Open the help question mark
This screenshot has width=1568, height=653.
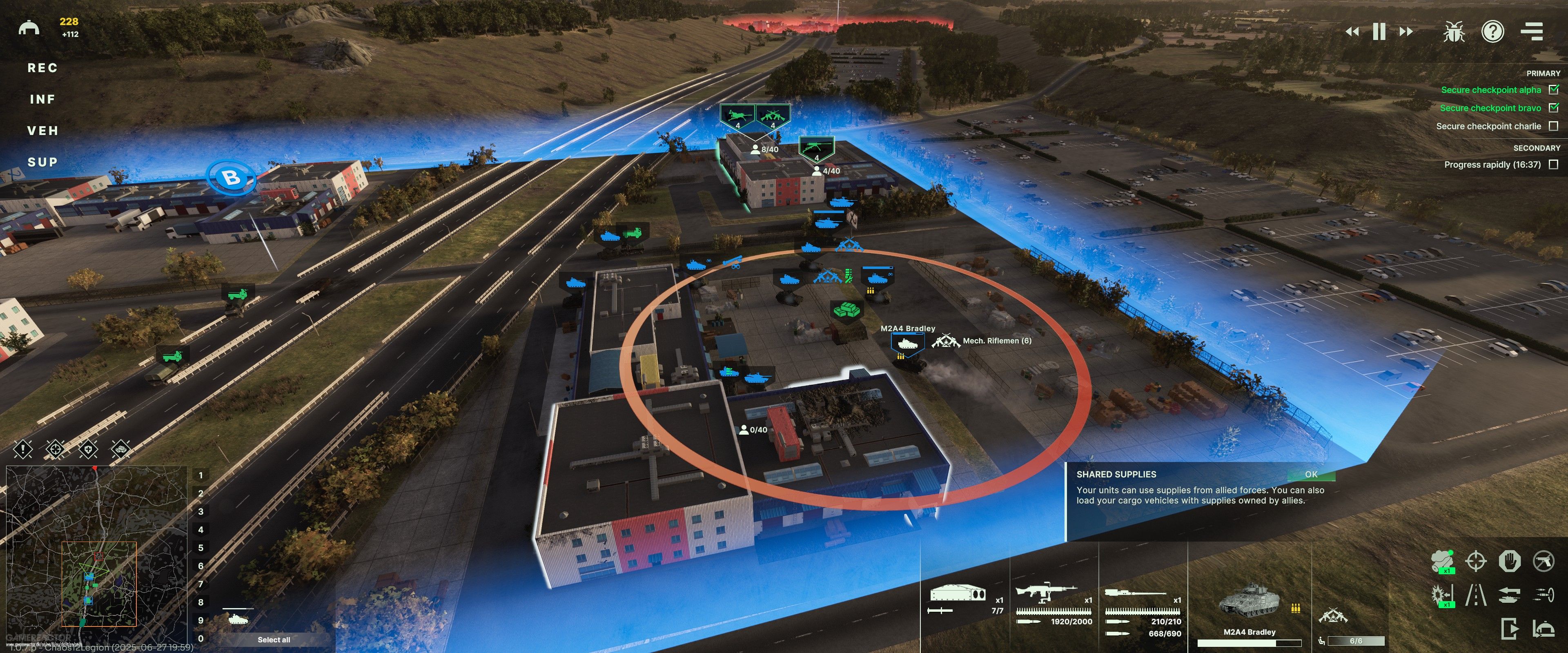1492,32
